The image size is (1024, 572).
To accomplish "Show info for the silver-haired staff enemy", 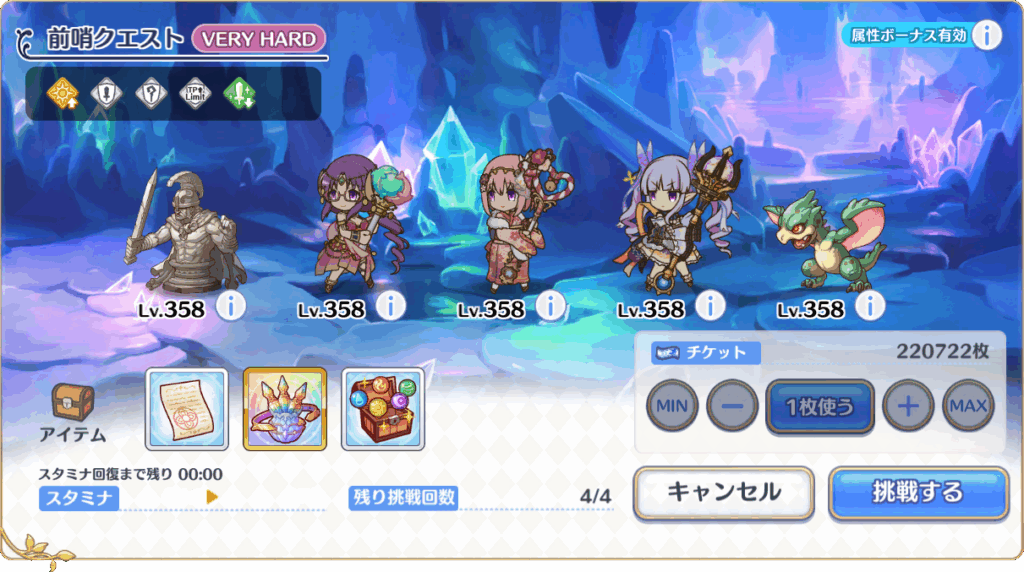I will coord(710,306).
